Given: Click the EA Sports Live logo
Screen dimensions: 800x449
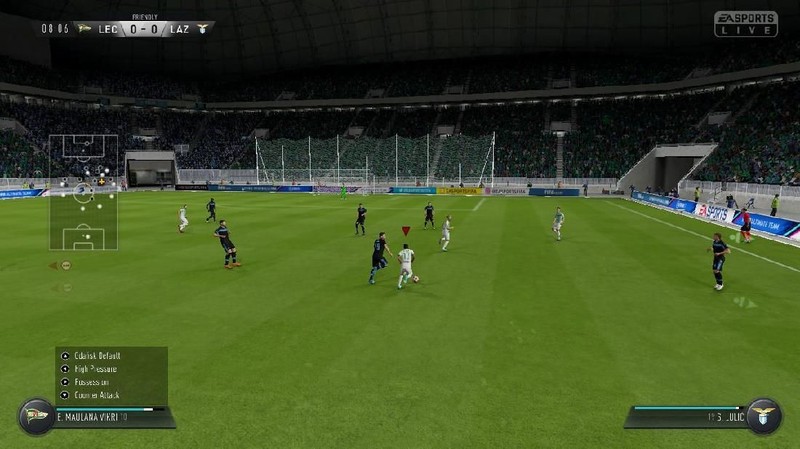Looking at the screenshot, I should (x=745, y=24).
